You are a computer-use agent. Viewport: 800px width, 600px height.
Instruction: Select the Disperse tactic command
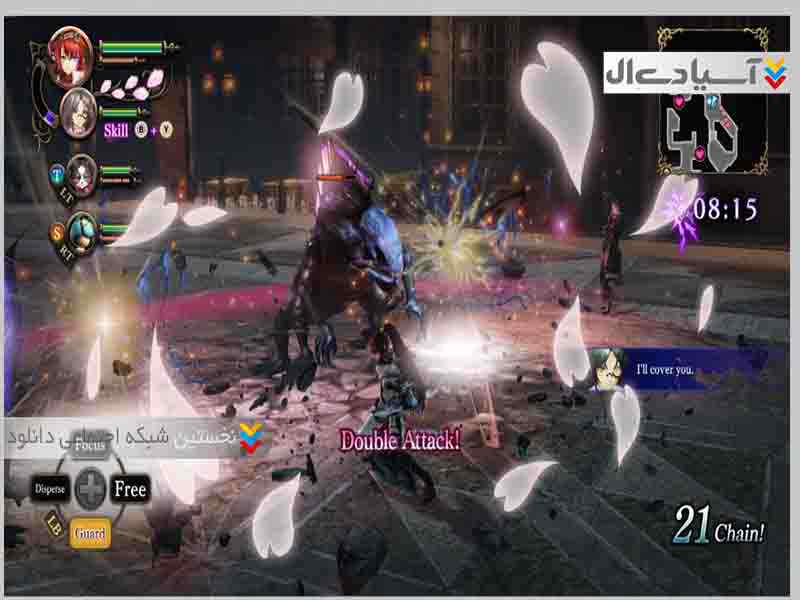tap(50, 490)
